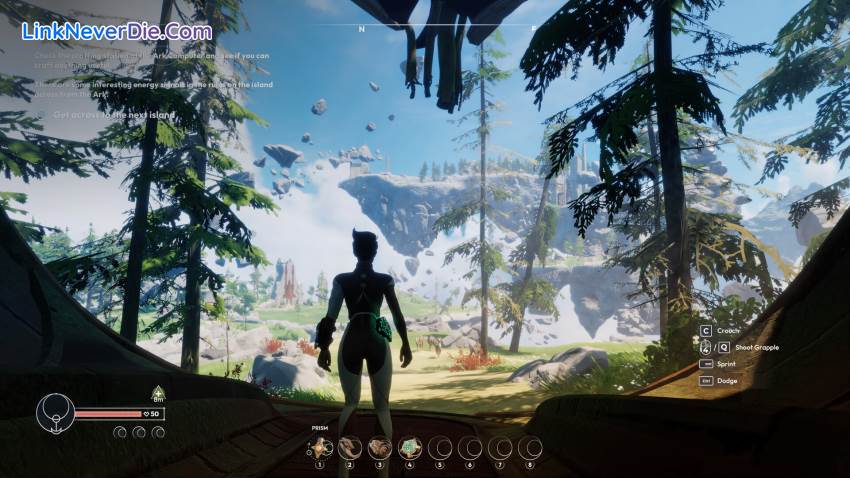Select the Prism item in hotbar slot 1
The image size is (850, 478).
tap(320, 447)
